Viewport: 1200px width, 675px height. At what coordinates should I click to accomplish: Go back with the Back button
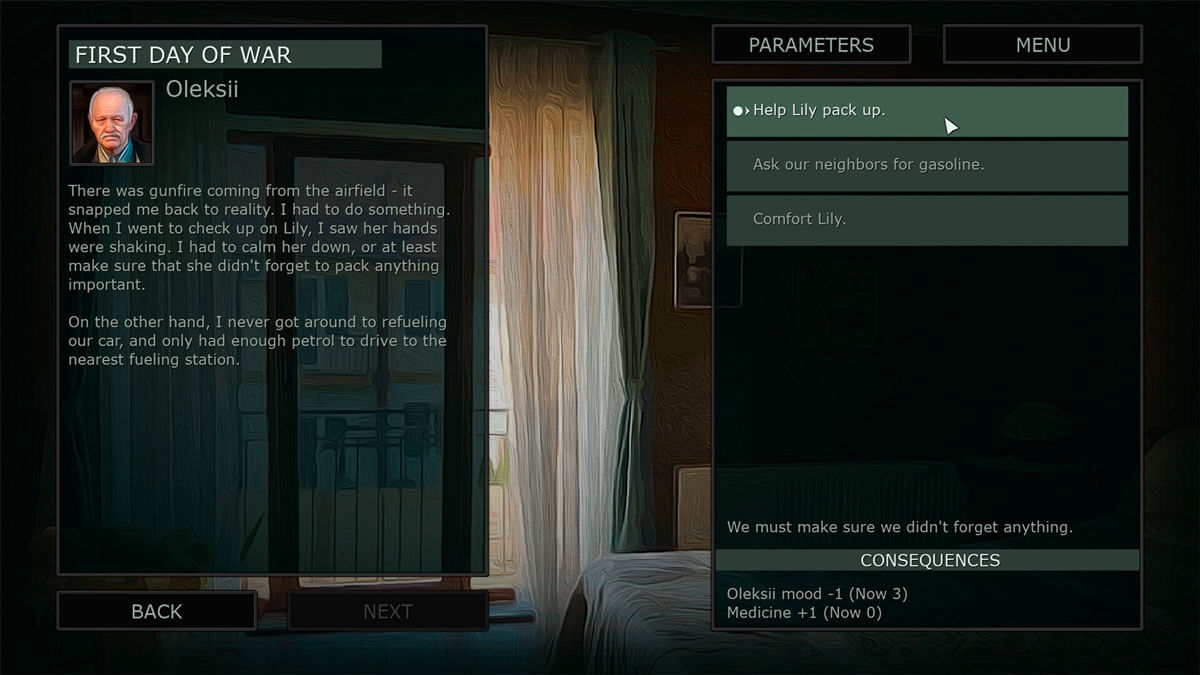pyautogui.click(x=157, y=611)
